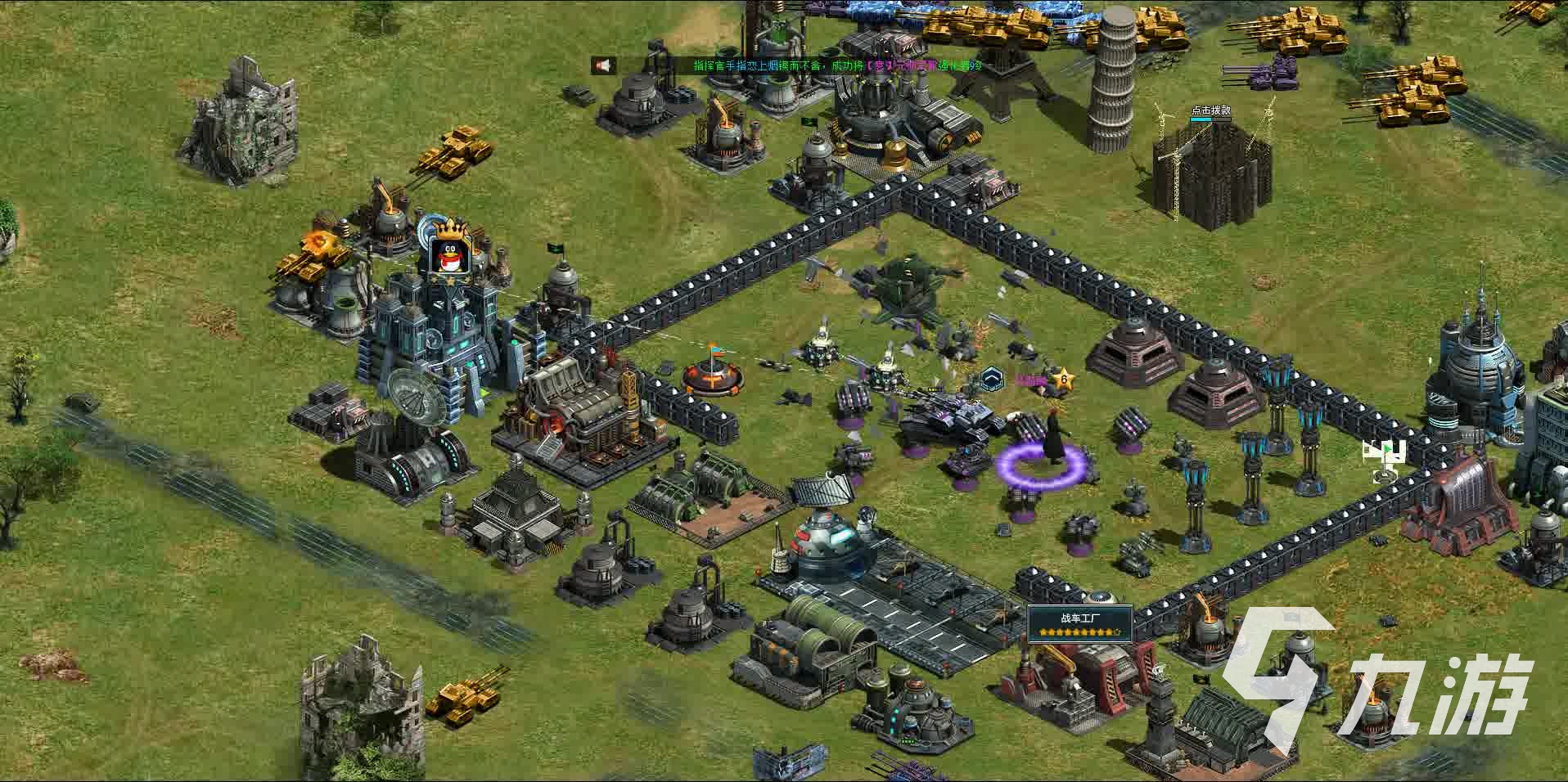Select the gold star level 6 badge
The image size is (1568, 782).
(x=1063, y=378)
